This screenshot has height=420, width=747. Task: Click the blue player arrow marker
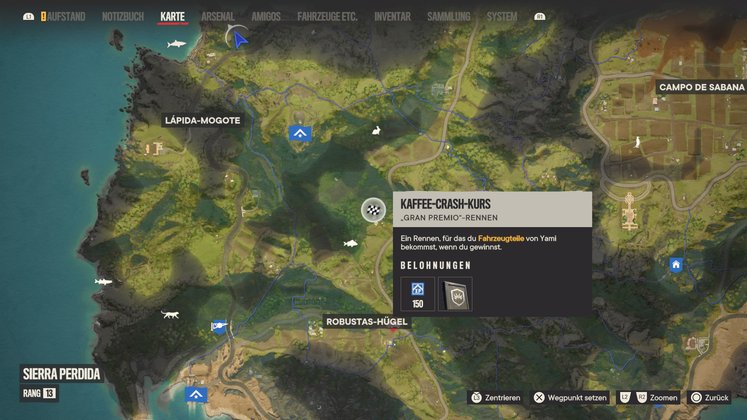click(x=239, y=39)
